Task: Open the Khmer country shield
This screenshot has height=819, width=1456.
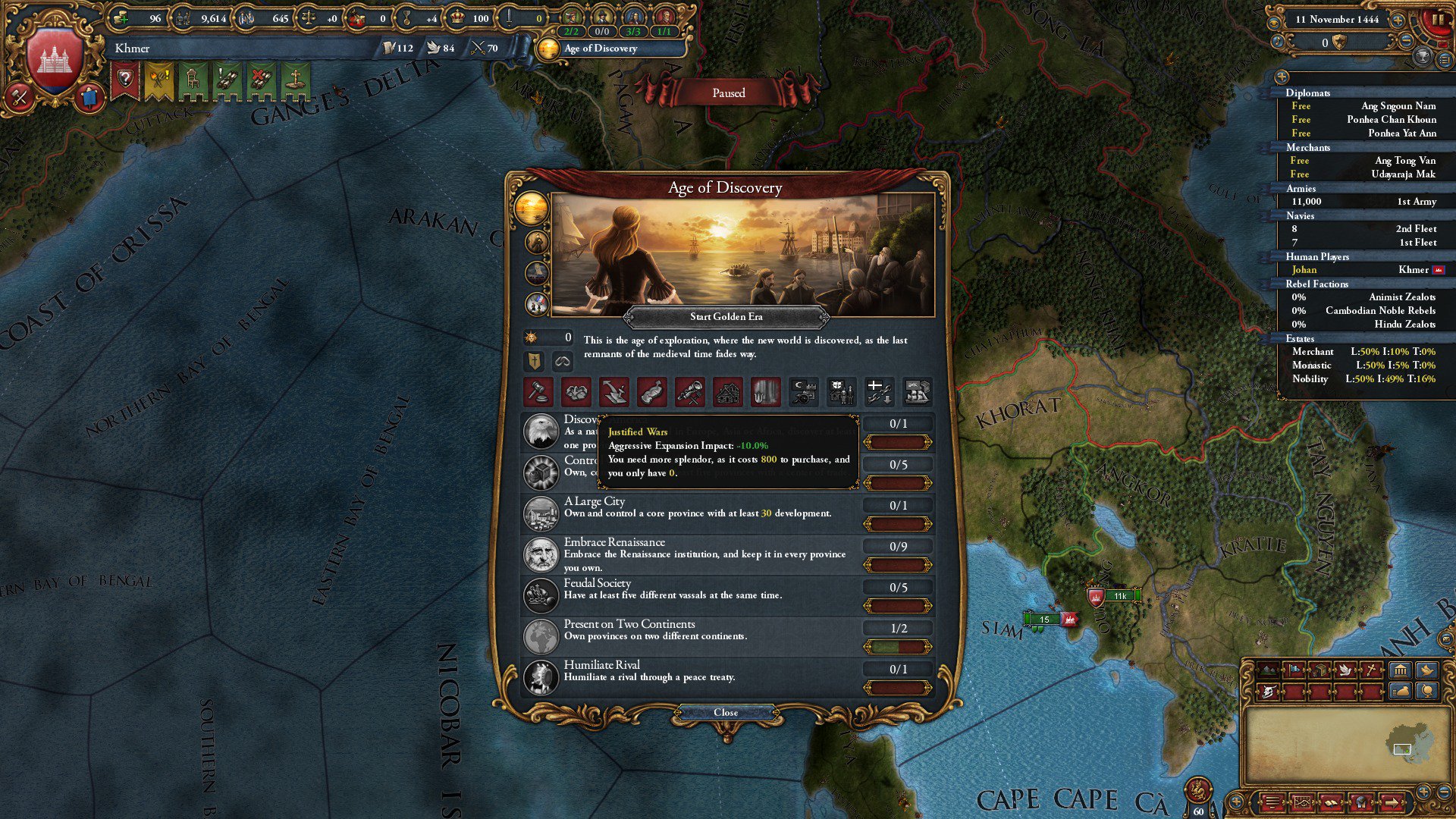Action: point(54,61)
